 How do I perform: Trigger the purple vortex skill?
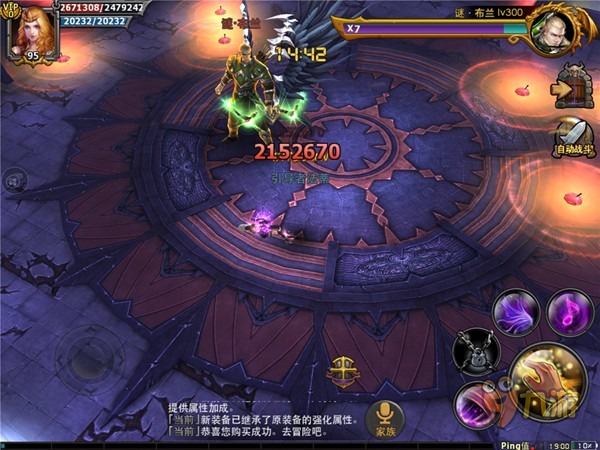(x=476, y=406)
